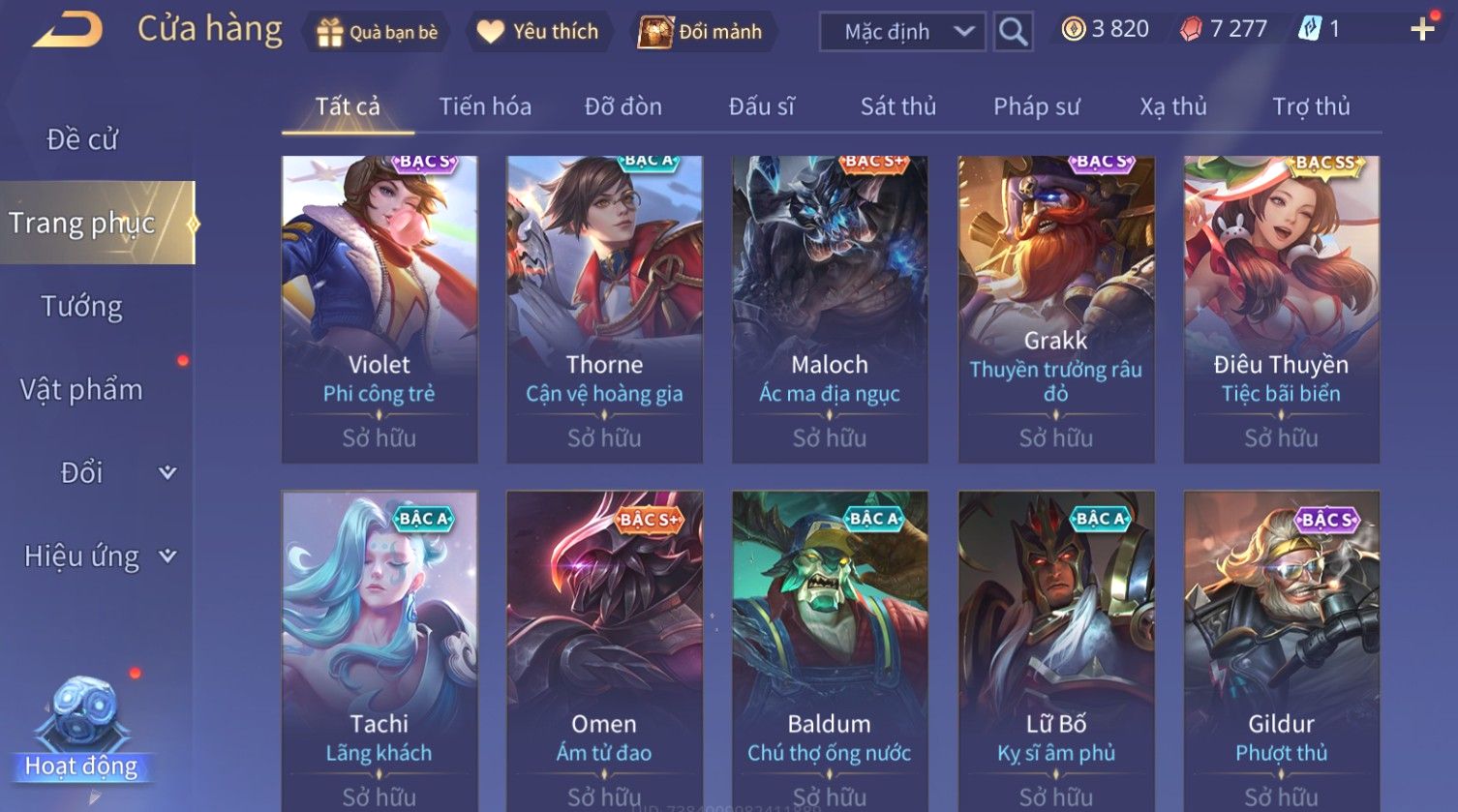
Task: Open the Yêu thích favorites list
Action: click(538, 32)
